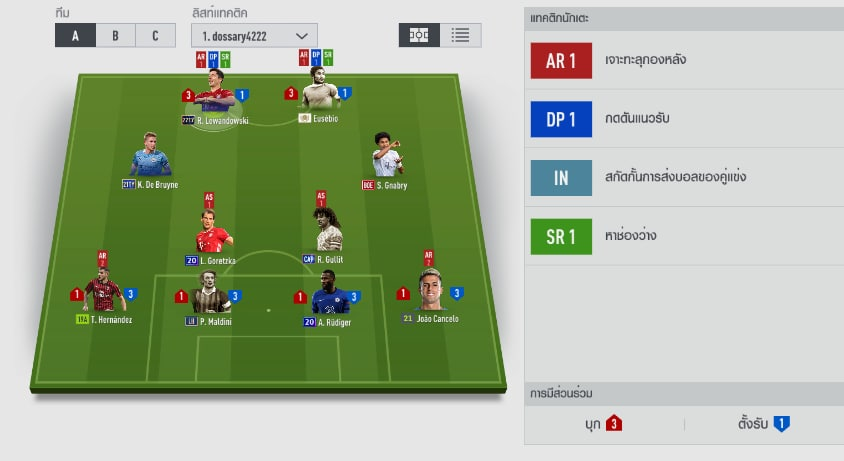Select midfielder L. Goretzka
Image resolution: width=844 pixels, height=461 pixels.
click(212, 232)
